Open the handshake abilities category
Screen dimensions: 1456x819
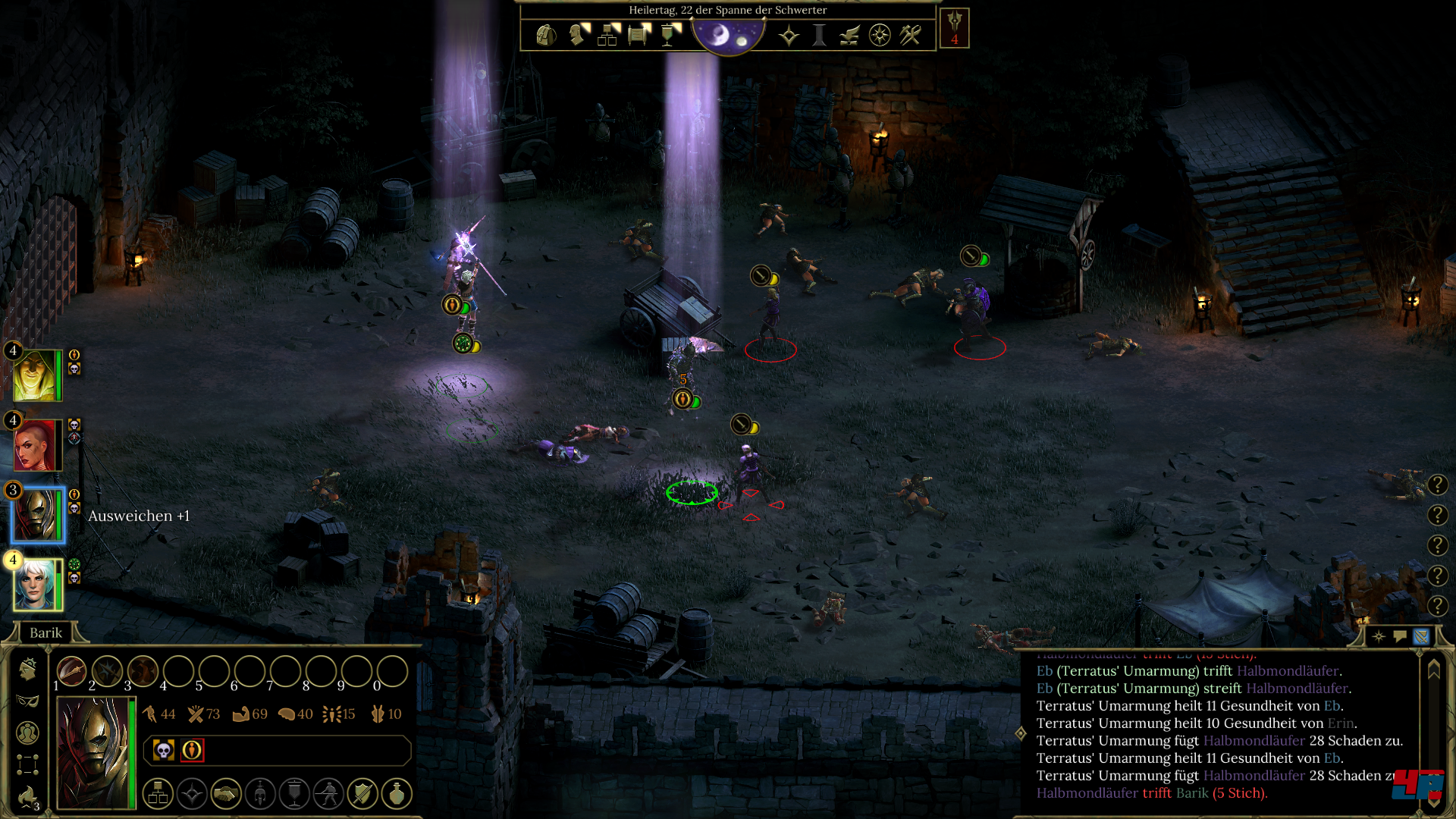226,794
